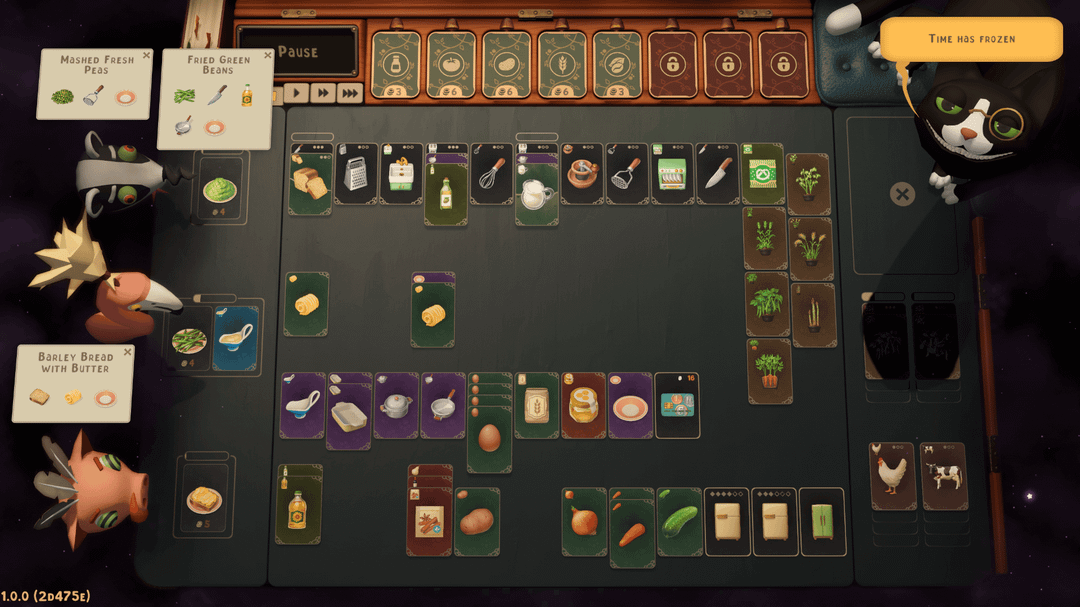Screen dimensions: 1080x607
Task: Purchase the wheat grain booster pack
Action: pyautogui.click(x=561, y=62)
